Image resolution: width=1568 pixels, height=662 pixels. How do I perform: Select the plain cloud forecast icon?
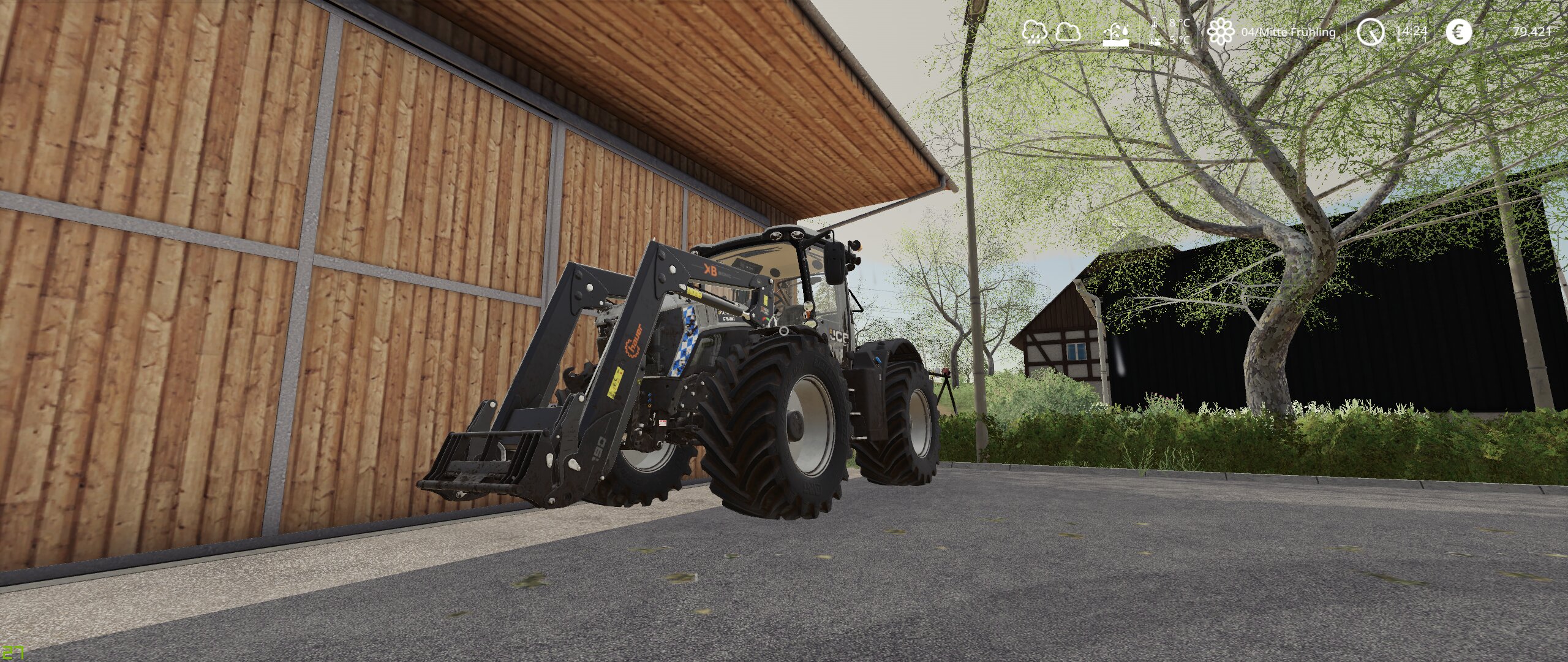point(1068,32)
